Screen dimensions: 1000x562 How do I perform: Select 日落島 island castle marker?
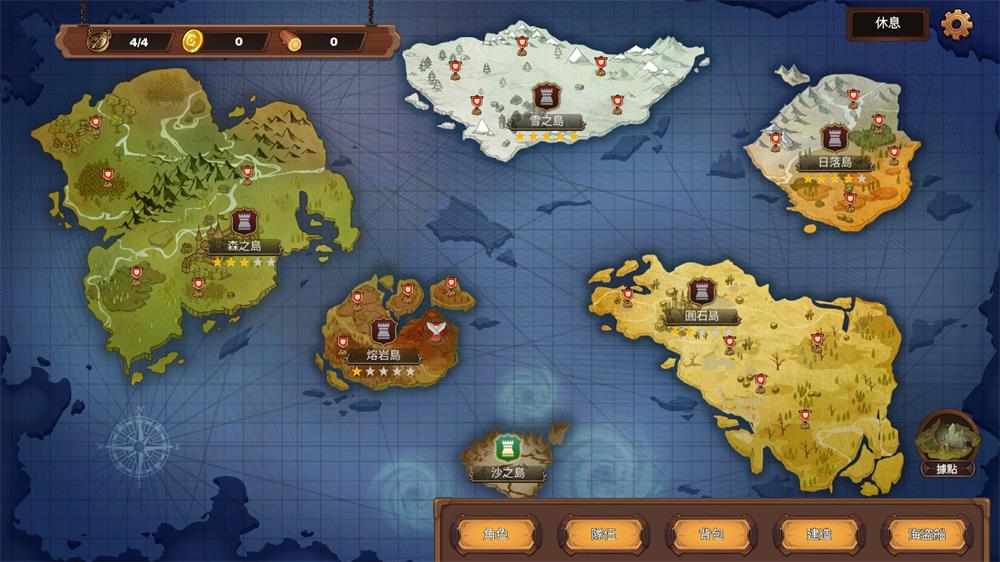[834, 138]
